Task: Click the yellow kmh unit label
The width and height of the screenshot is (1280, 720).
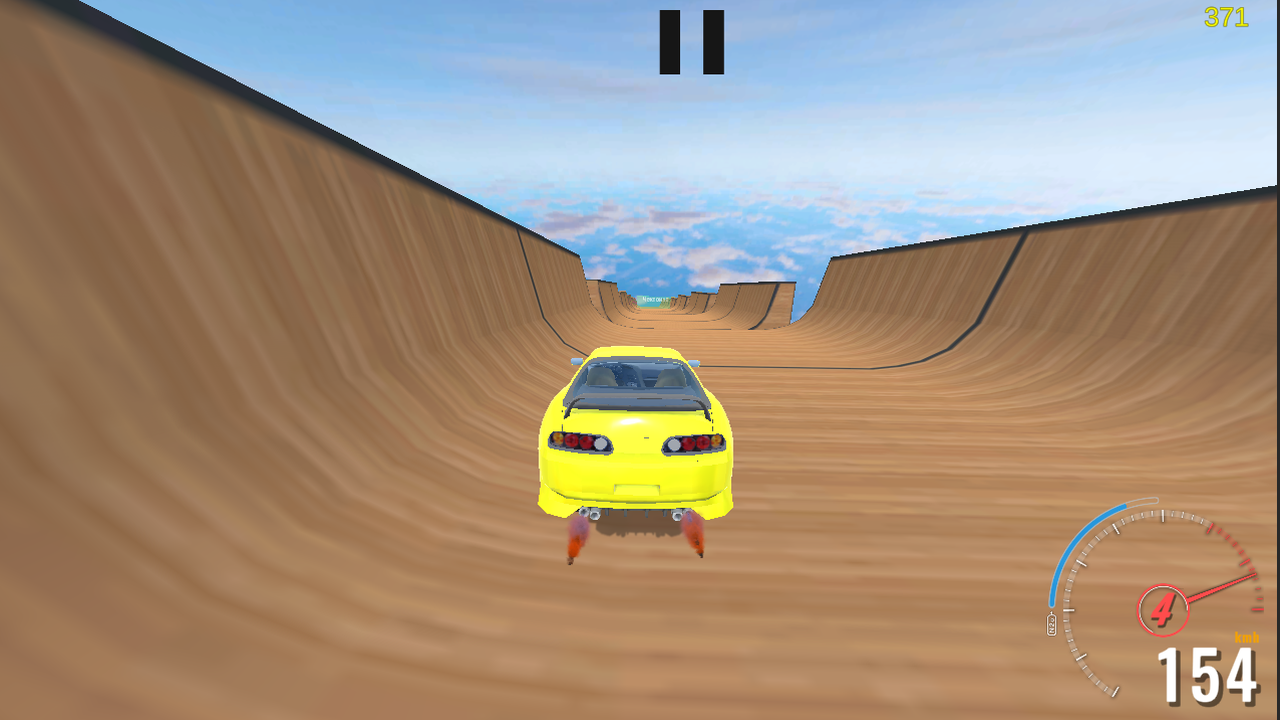Action: coord(1247,637)
